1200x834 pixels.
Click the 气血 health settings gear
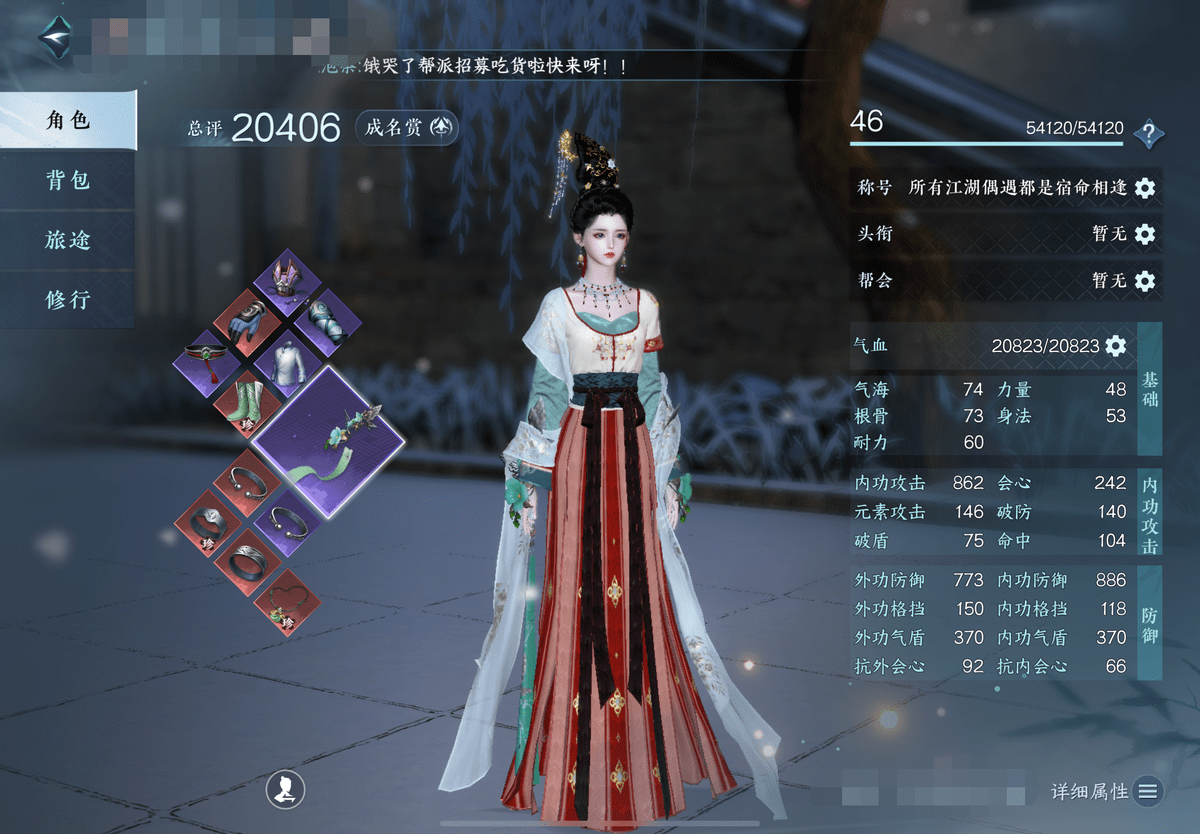pyautogui.click(x=1115, y=346)
